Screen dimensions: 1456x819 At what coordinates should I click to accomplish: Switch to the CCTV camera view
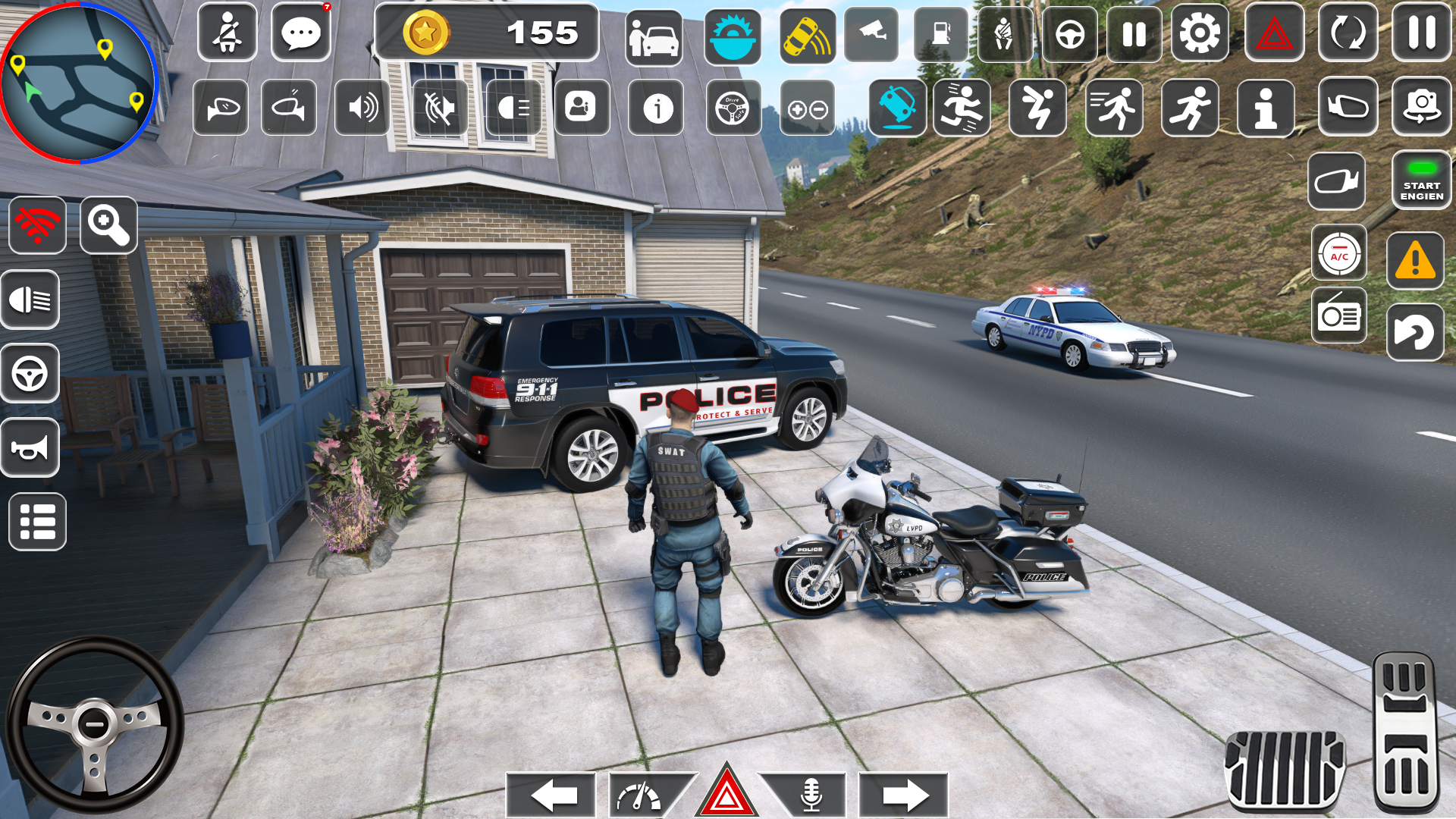point(872,34)
